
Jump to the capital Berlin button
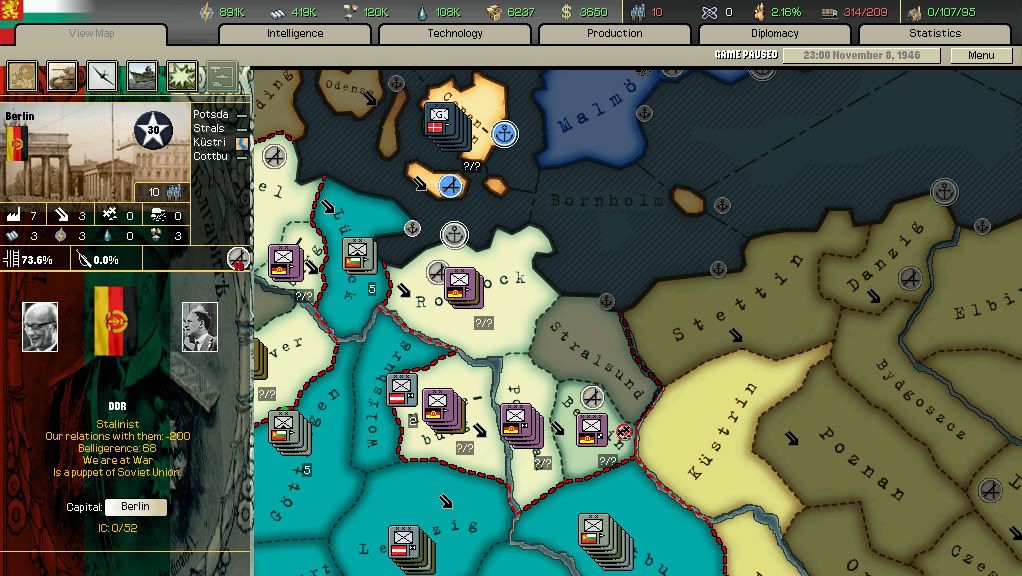[x=135, y=507]
